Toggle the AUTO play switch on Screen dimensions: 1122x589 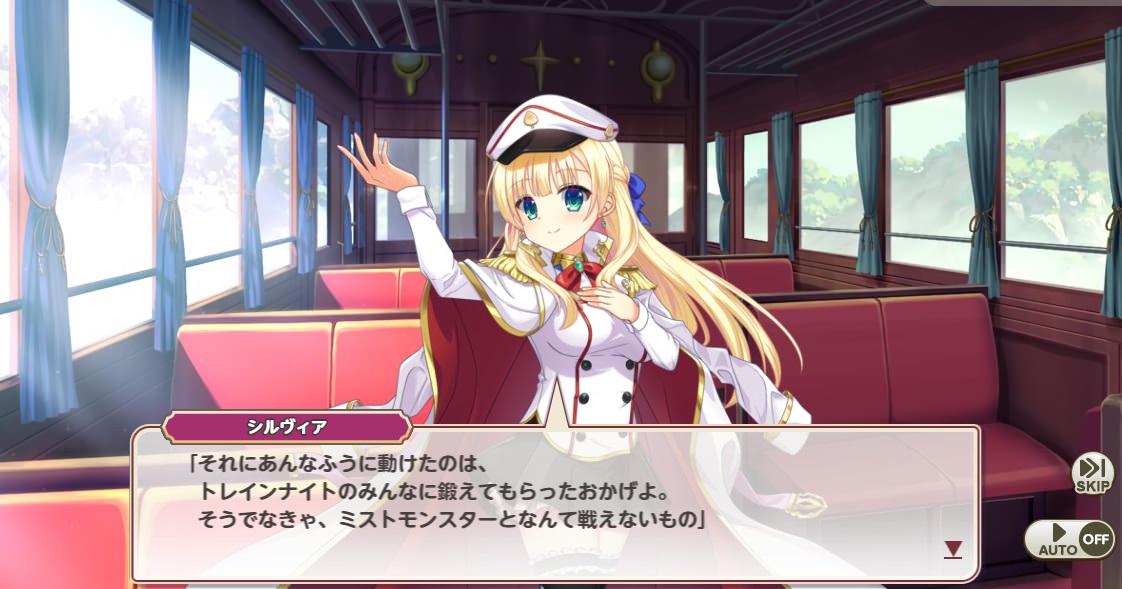pyautogui.click(x=1068, y=540)
